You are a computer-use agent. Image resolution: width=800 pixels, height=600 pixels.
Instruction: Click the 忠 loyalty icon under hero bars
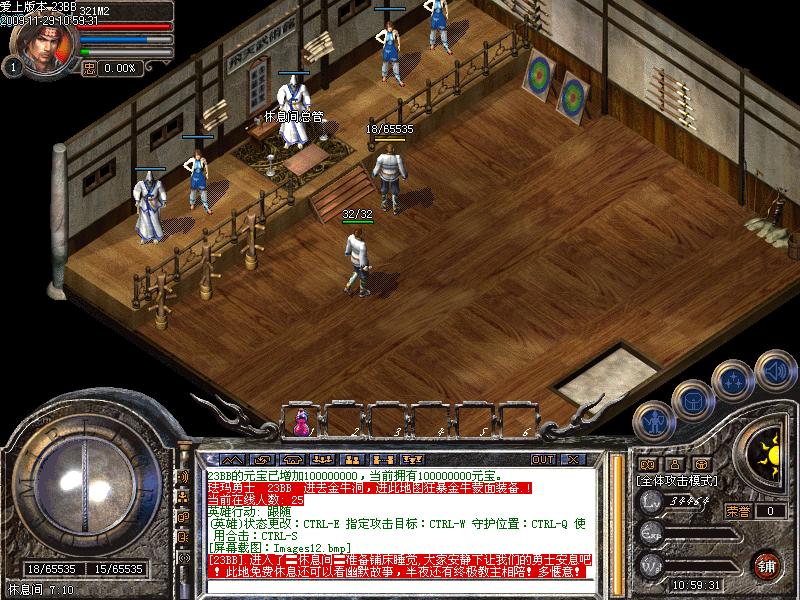(89, 68)
